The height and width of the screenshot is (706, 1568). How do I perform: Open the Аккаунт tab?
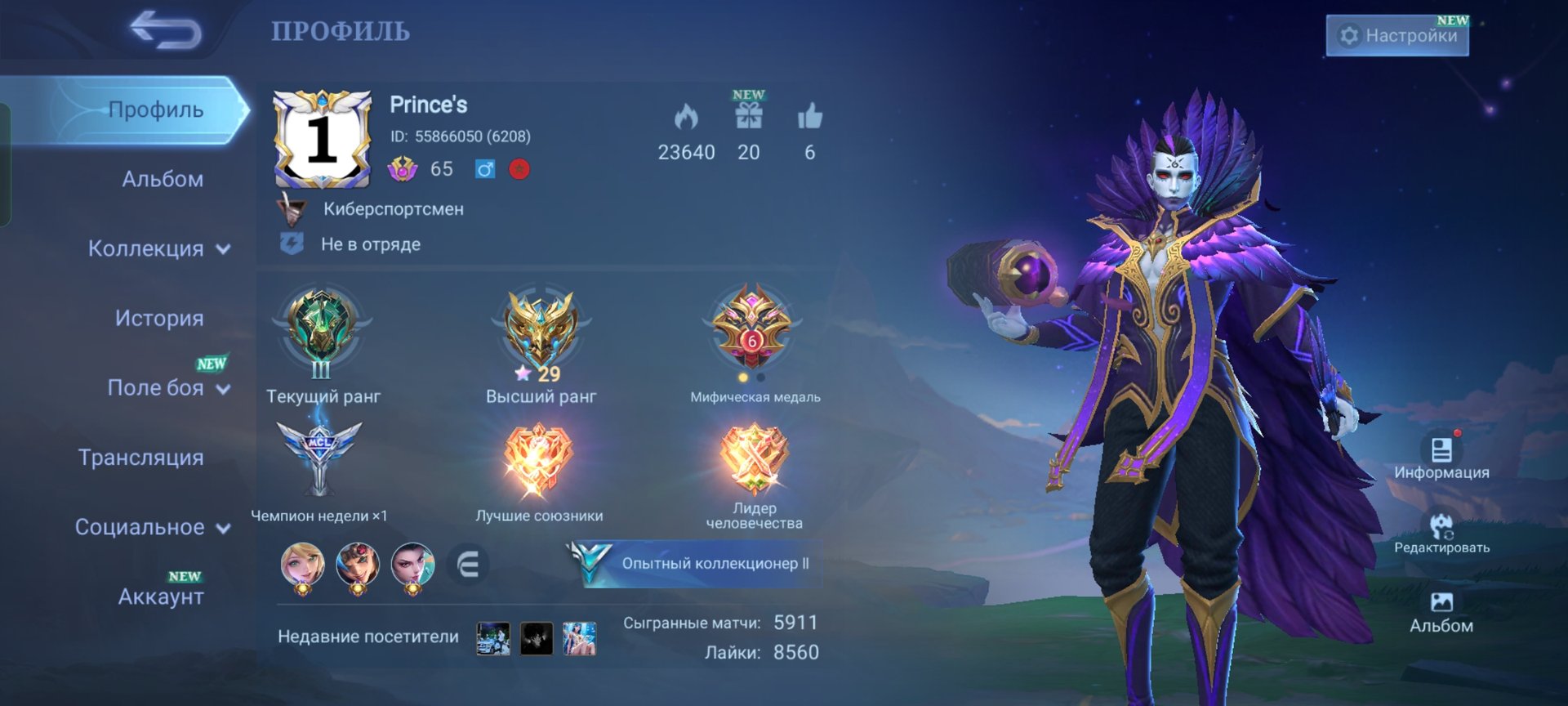pos(161,597)
